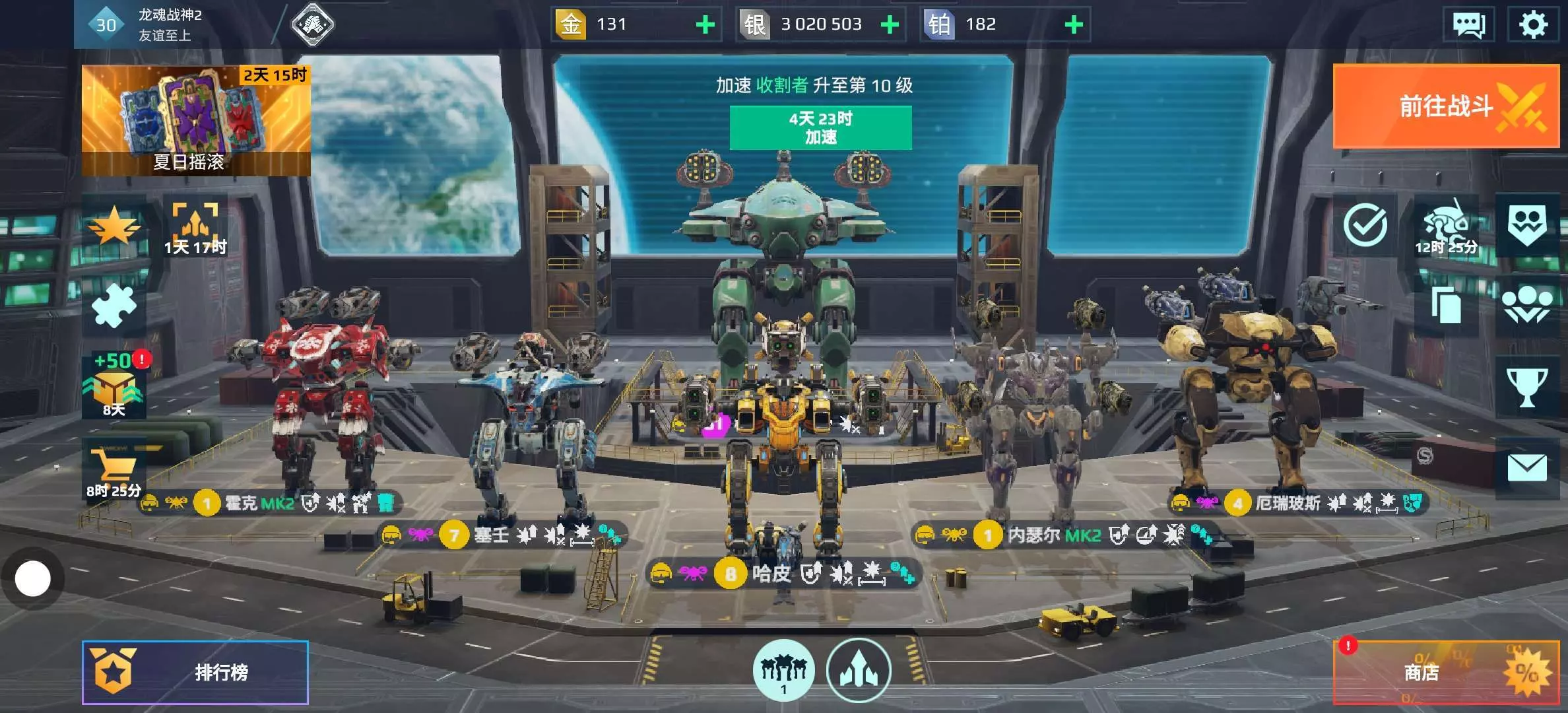Add more silver with the plus button
This screenshot has width=1568, height=713.
click(890, 25)
